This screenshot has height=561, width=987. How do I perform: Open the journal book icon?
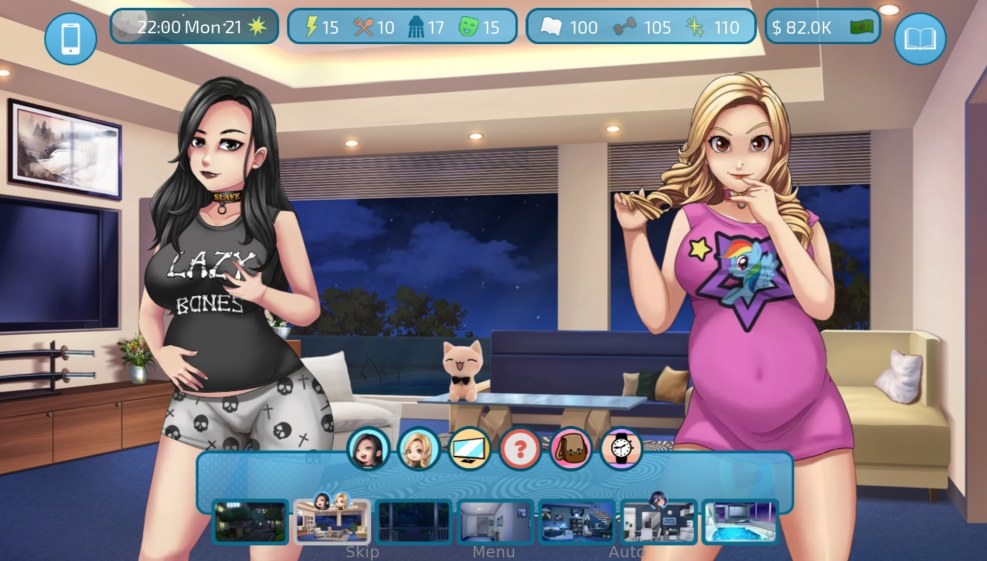(x=919, y=39)
